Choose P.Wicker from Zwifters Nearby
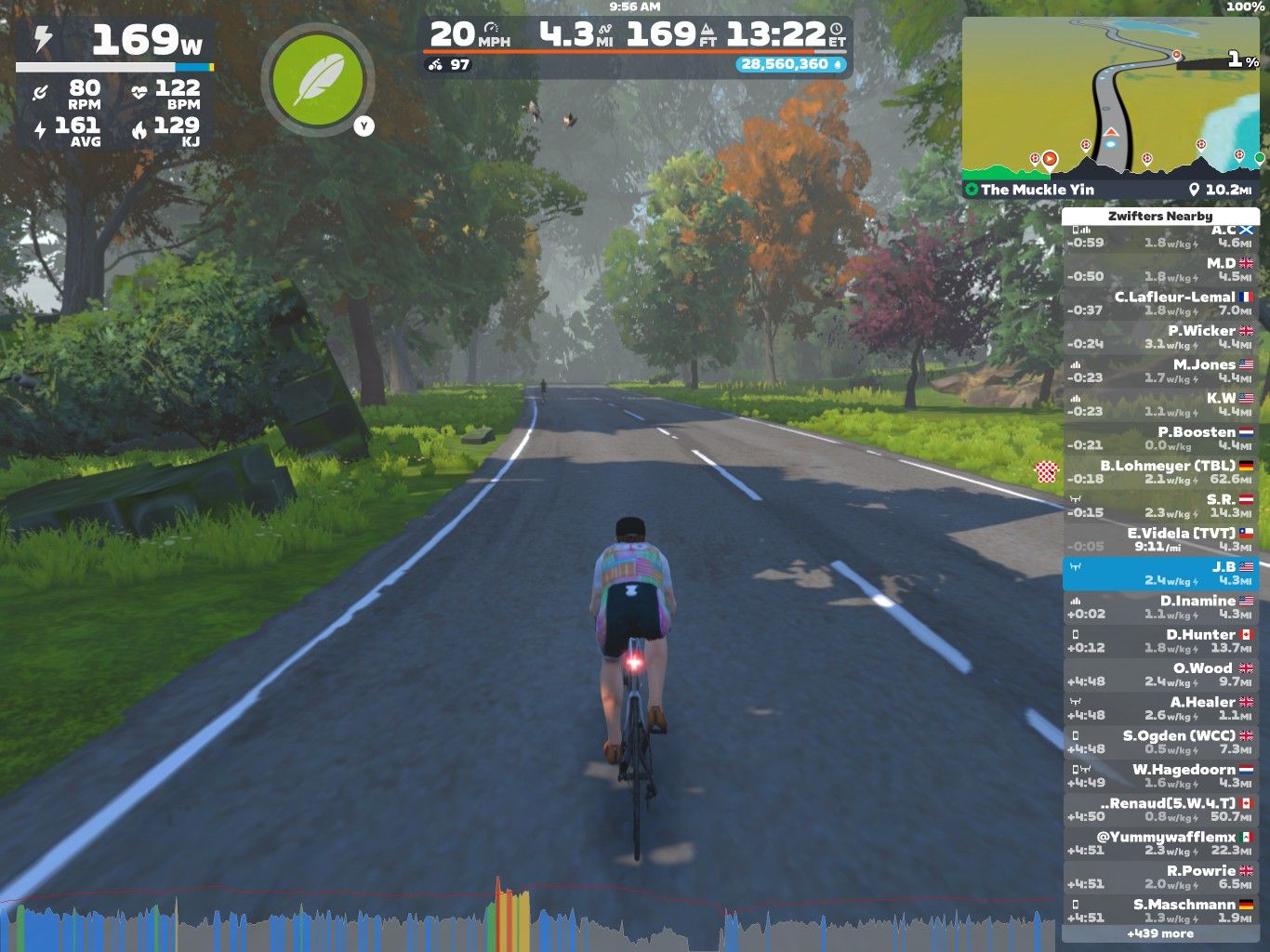The width and height of the screenshot is (1270, 952). point(1160,337)
